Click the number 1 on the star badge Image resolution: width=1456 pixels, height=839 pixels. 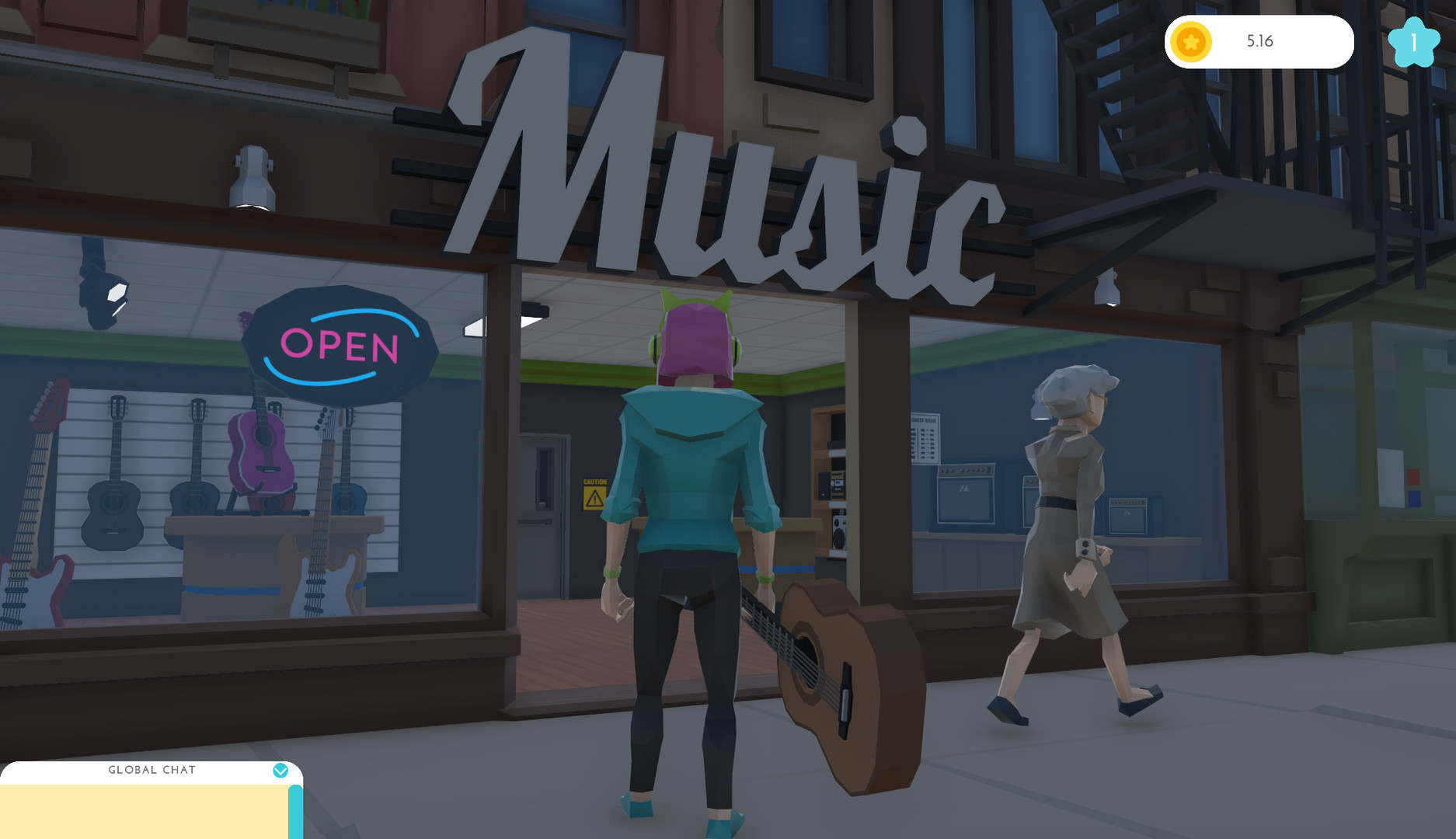click(1416, 43)
